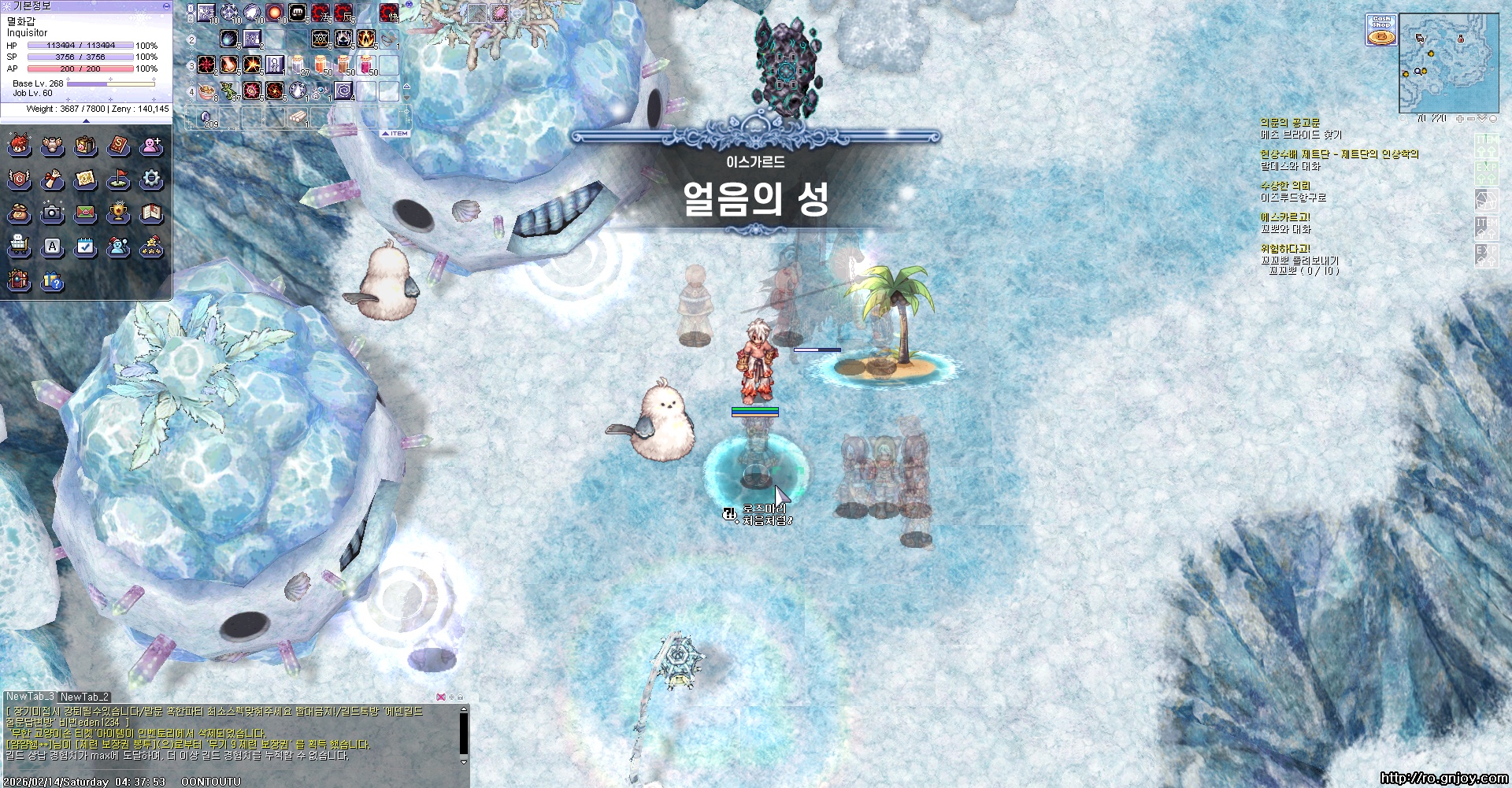Viewport: 1512px width, 788px height.
Task: Open the Achievement trophy icon
Action: (x=119, y=213)
